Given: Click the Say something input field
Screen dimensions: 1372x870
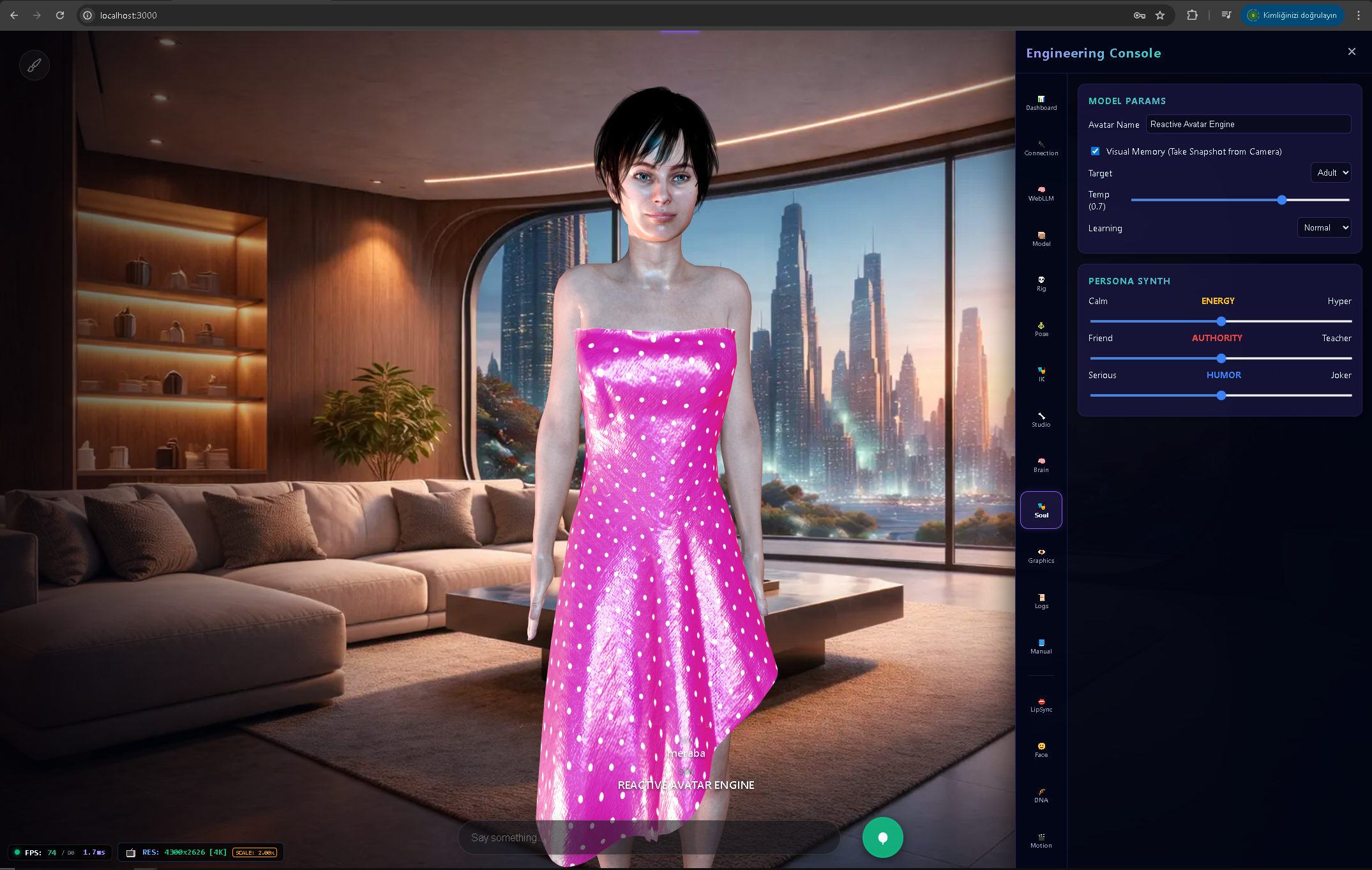Looking at the screenshot, I should coord(649,837).
